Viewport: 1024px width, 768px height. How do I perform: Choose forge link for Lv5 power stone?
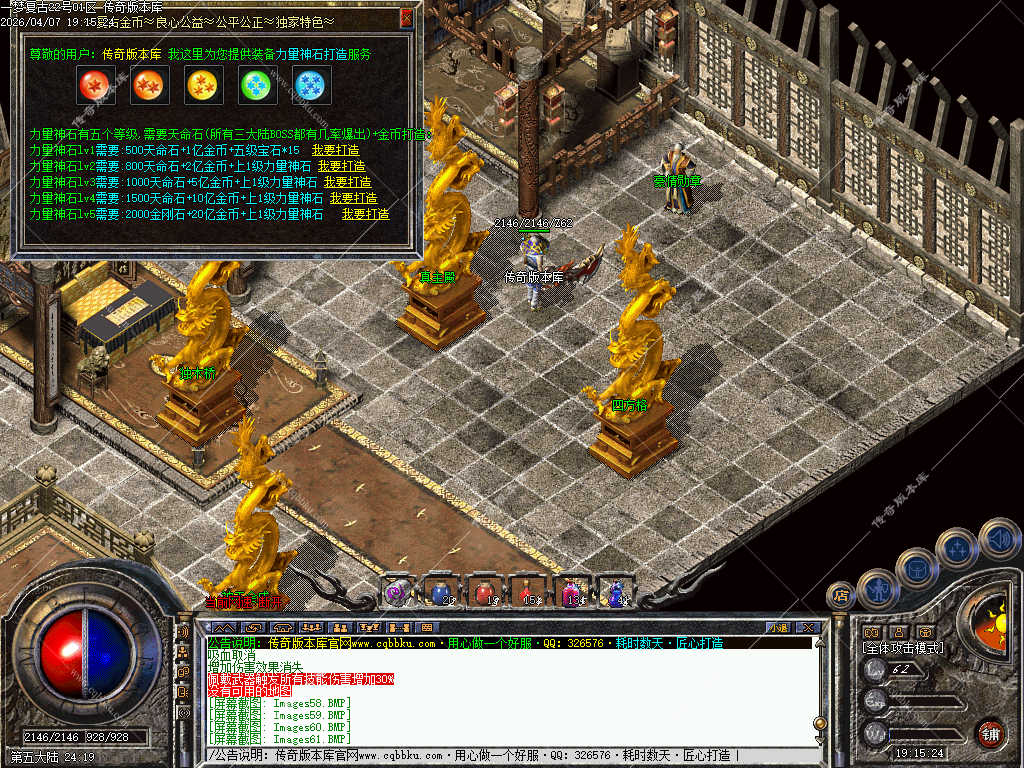[x=366, y=214]
